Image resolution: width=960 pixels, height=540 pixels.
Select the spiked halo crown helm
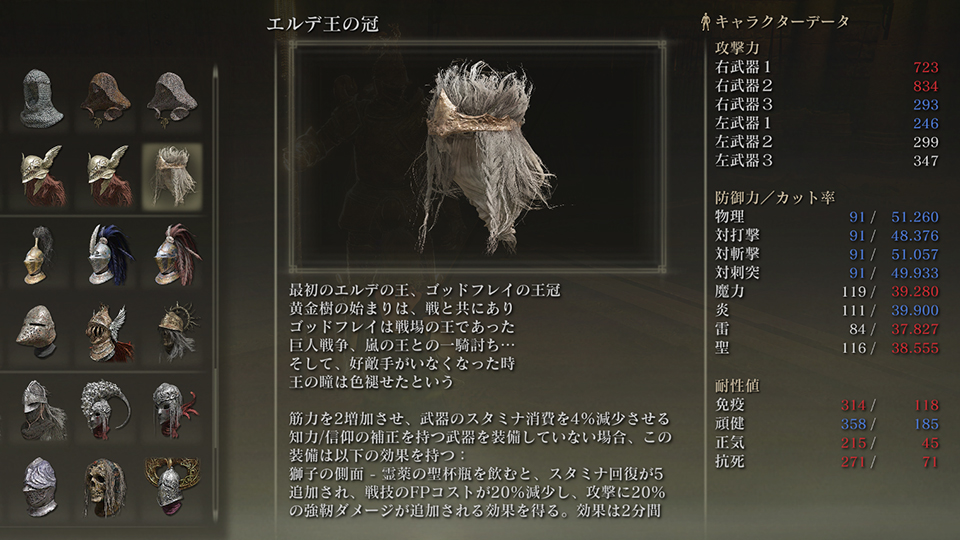click(171, 332)
